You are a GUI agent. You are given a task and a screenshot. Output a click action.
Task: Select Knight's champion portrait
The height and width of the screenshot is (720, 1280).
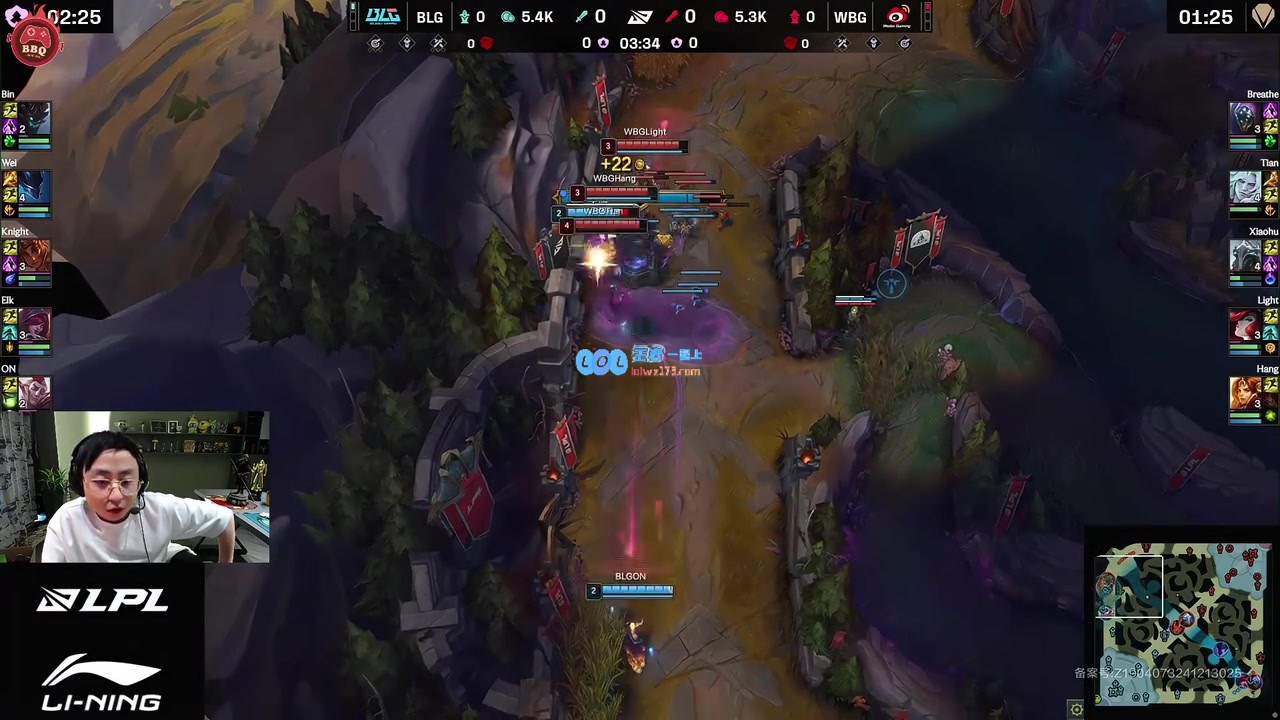click(33, 255)
